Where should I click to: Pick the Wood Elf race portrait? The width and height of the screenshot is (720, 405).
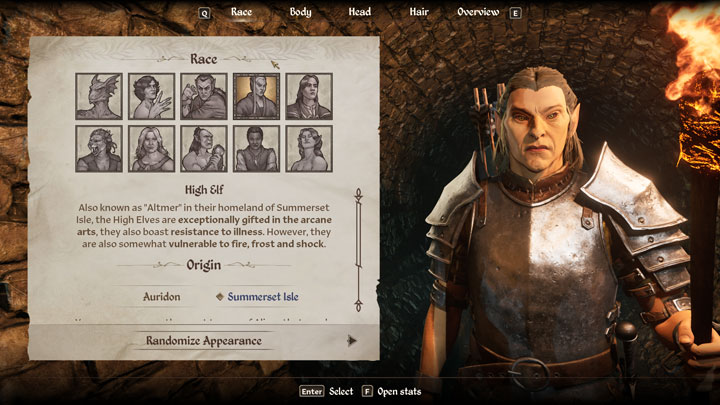(x=309, y=149)
